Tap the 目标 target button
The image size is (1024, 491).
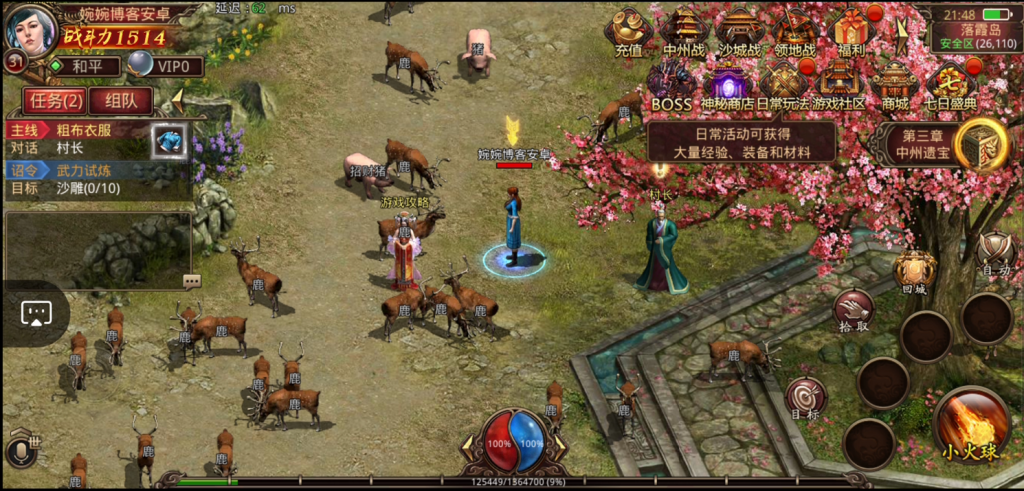[x=806, y=398]
